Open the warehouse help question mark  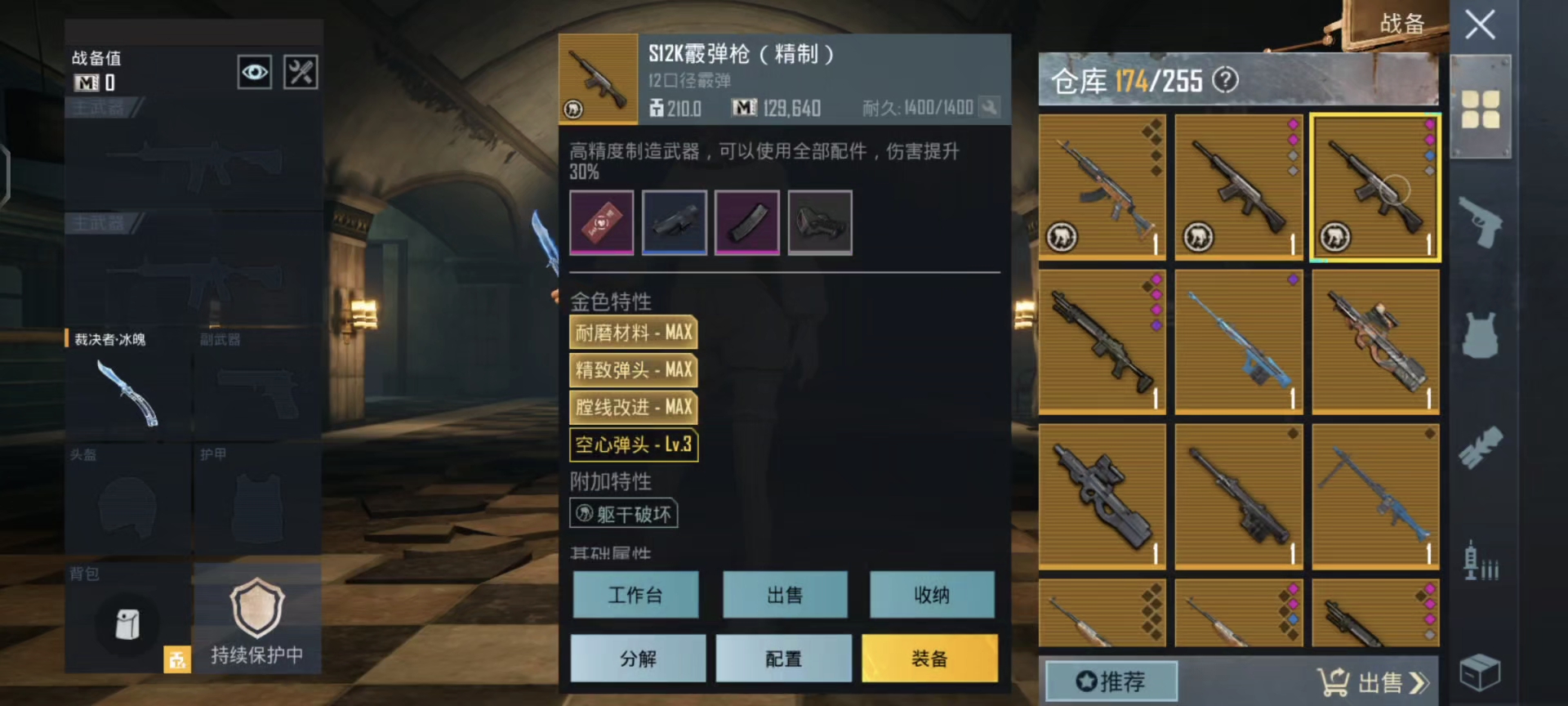tap(1223, 80)
